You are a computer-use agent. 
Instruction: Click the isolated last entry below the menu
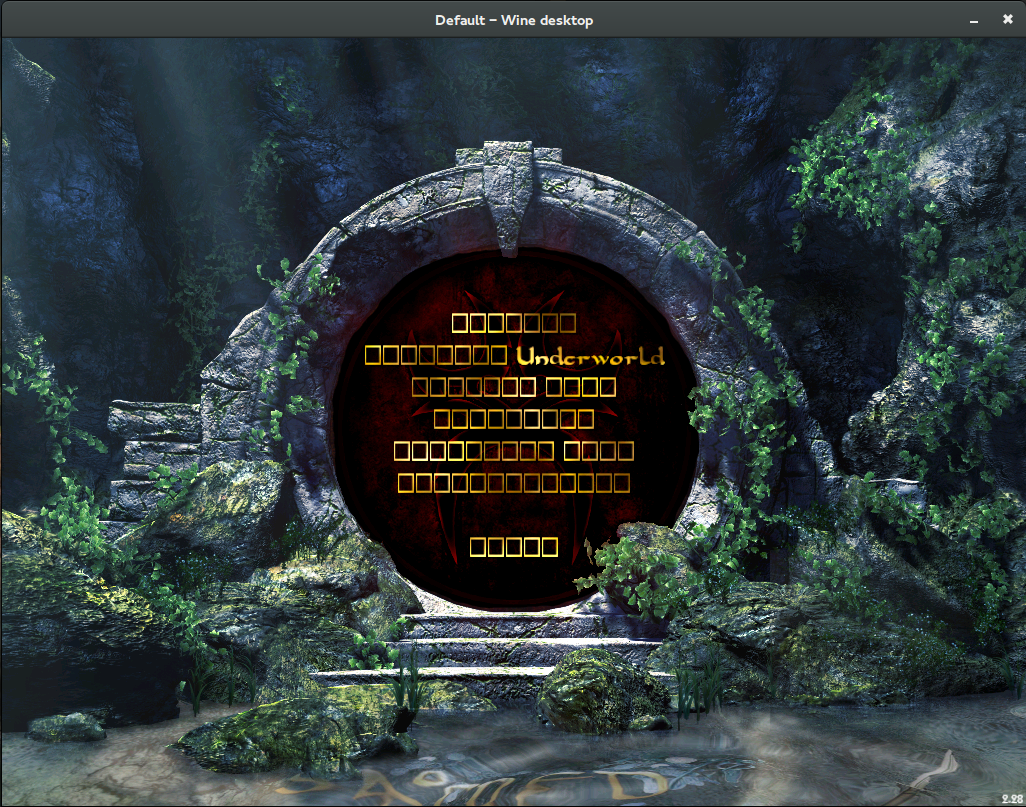click(514, 546)
